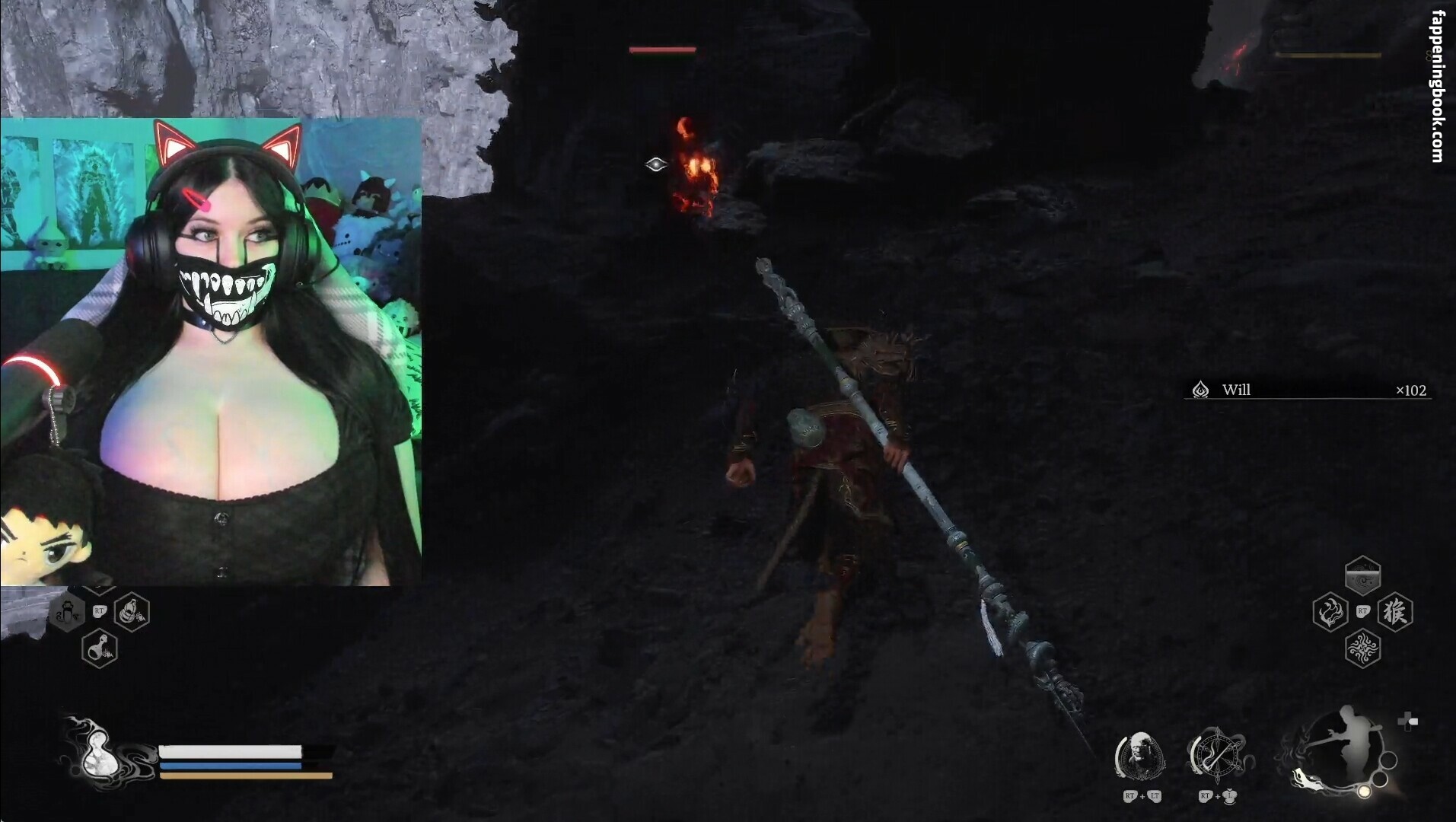Select the cooling-down cloud spell slot
Viewport: 1456px width, 822px height.
pos(1362,577)
